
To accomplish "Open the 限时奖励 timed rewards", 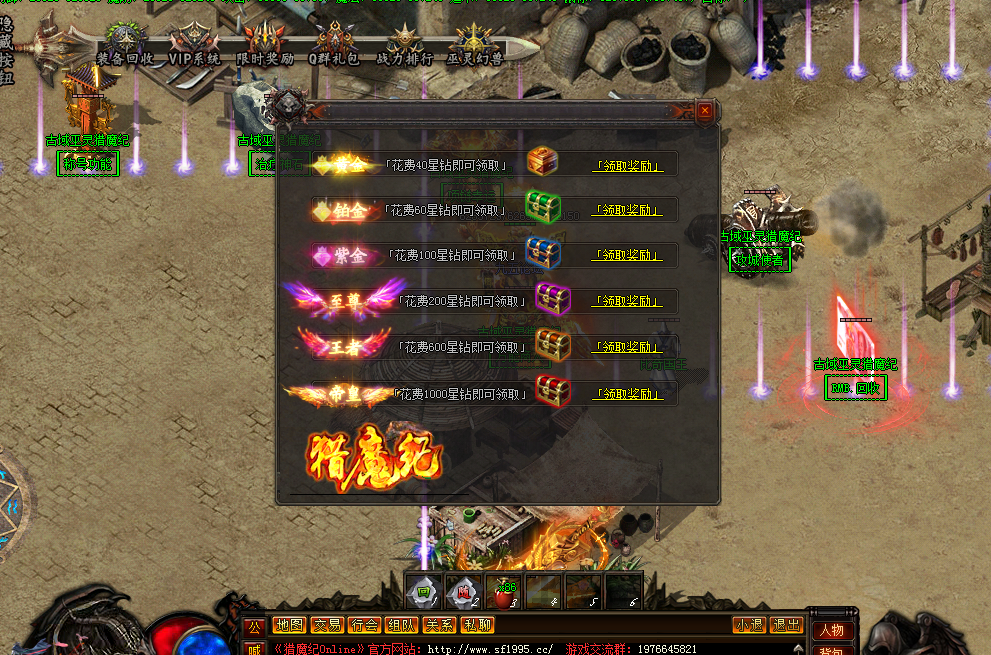I will click(264, 46).
